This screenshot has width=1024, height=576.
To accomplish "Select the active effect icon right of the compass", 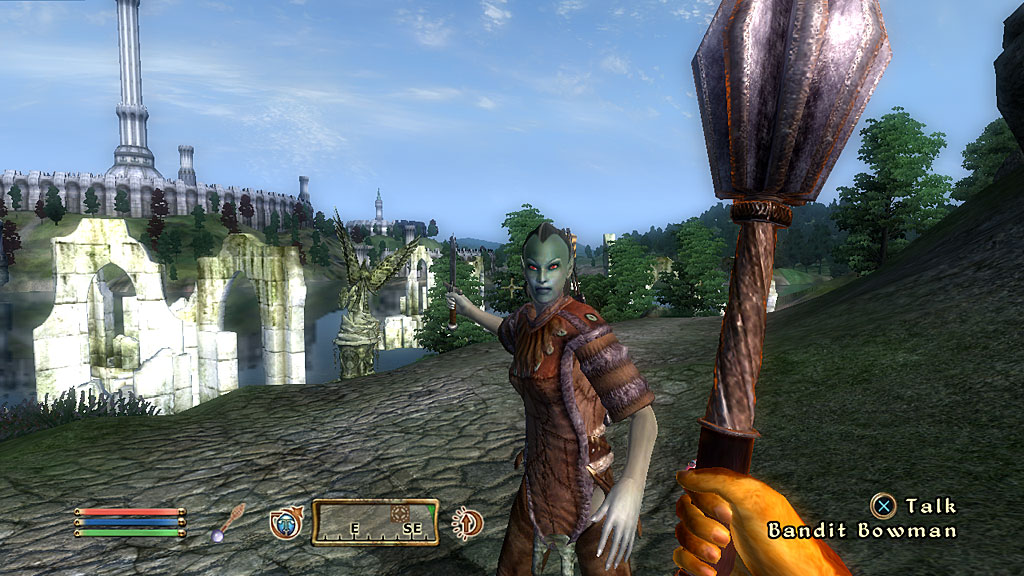I will click(x=467, y=521).
